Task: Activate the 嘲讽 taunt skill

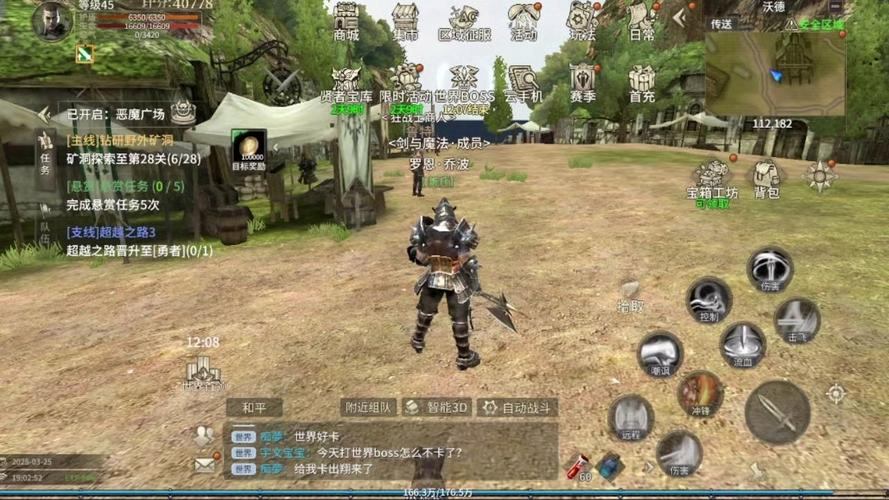Action: tap(660, 353)
